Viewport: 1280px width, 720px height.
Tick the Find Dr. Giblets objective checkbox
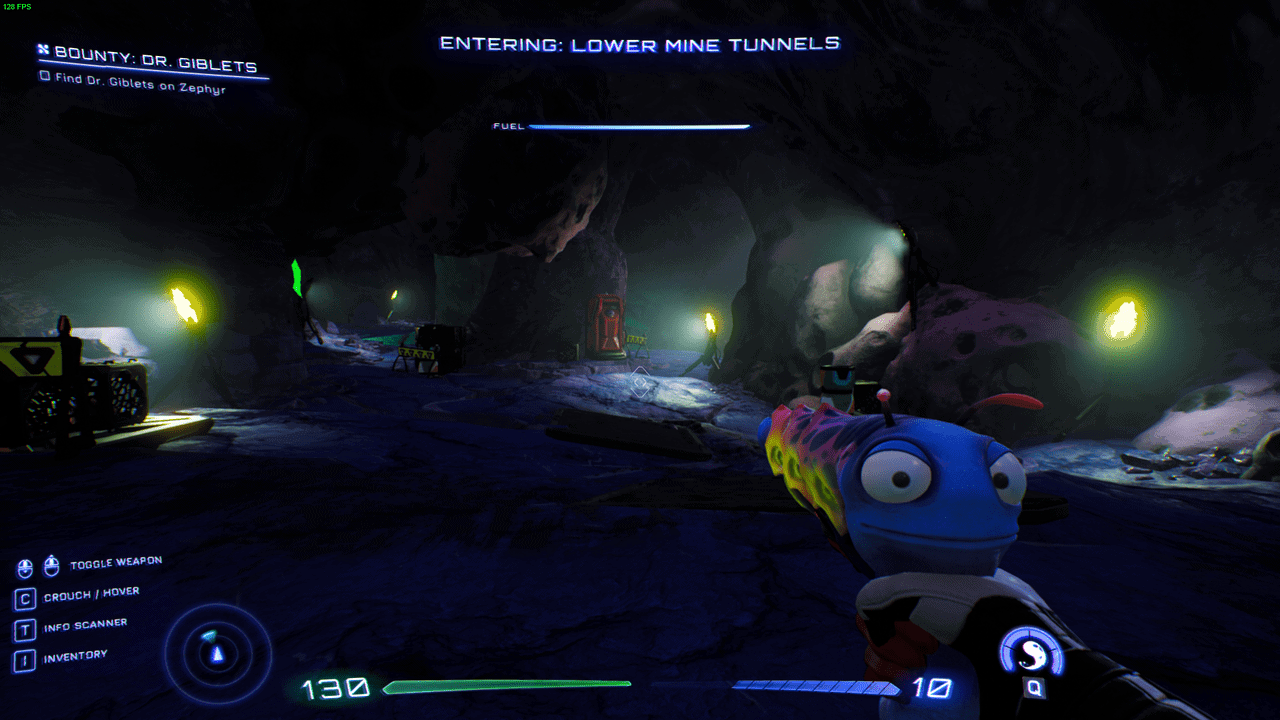(44, 76)
